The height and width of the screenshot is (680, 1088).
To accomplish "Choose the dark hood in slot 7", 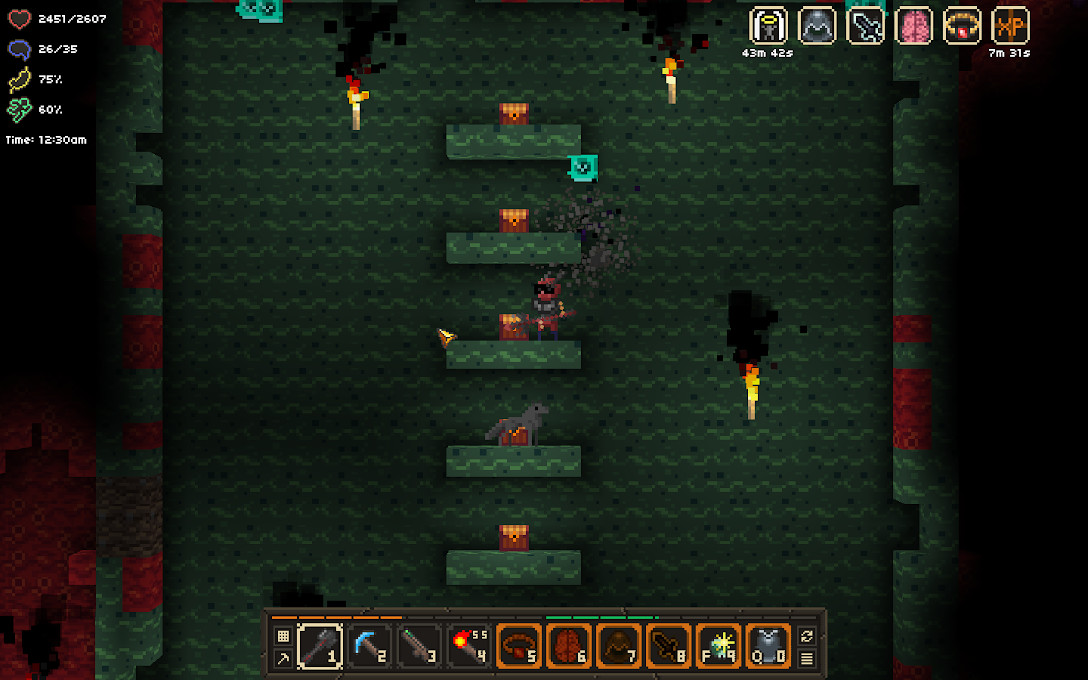I will coord(619,645).
